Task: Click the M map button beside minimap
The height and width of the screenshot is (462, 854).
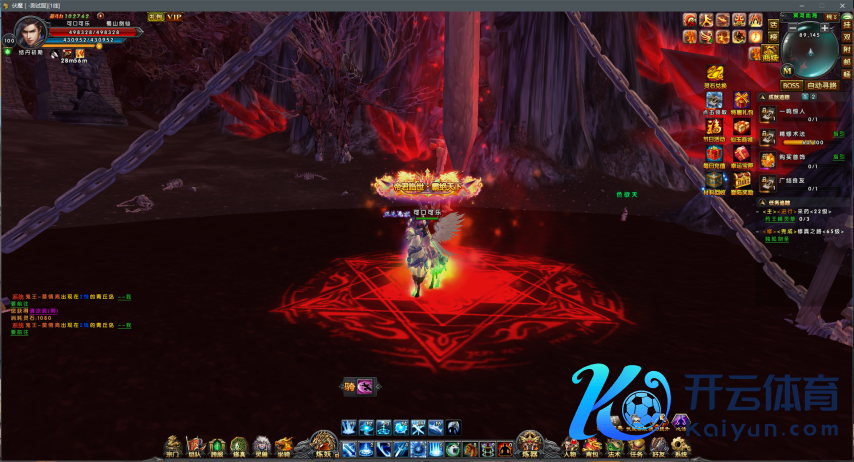Action: pyautogui.click(x=788, y=70)
